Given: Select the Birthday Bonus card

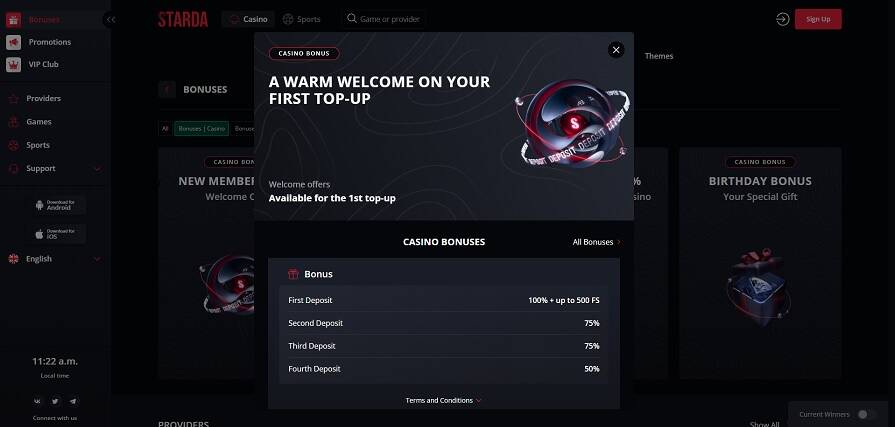Looking at the screenshot, I should point(760,262).
